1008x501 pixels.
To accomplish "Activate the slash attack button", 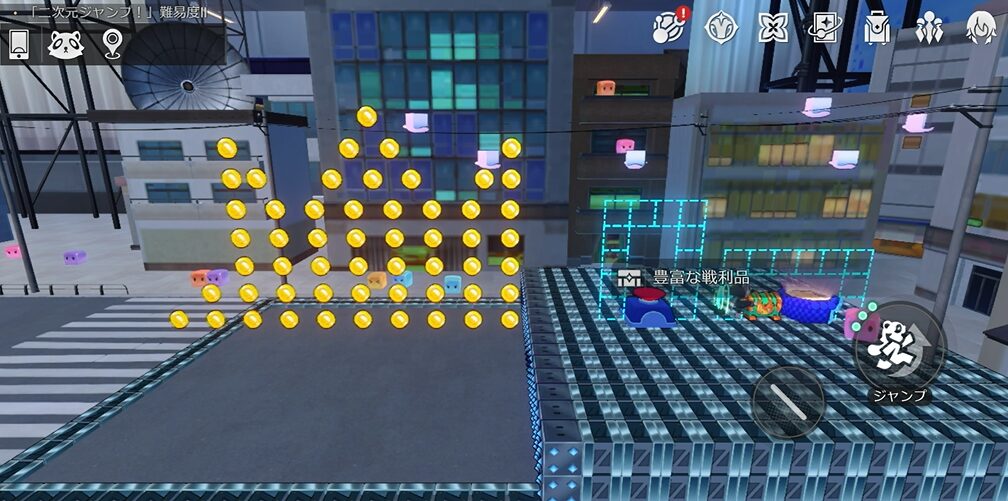I will (788, 401).
